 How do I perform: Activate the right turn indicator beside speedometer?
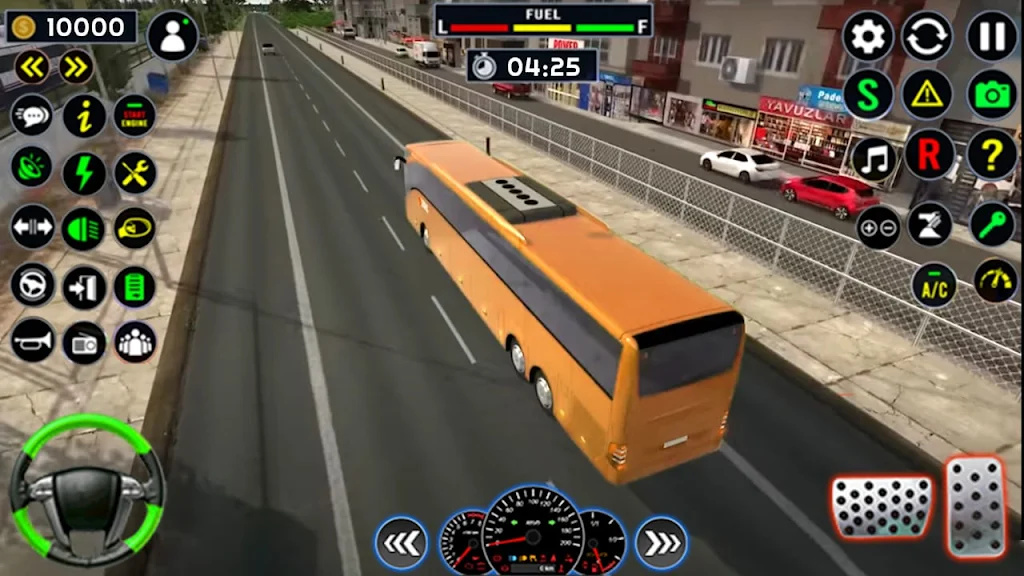[x=661, y=542]
